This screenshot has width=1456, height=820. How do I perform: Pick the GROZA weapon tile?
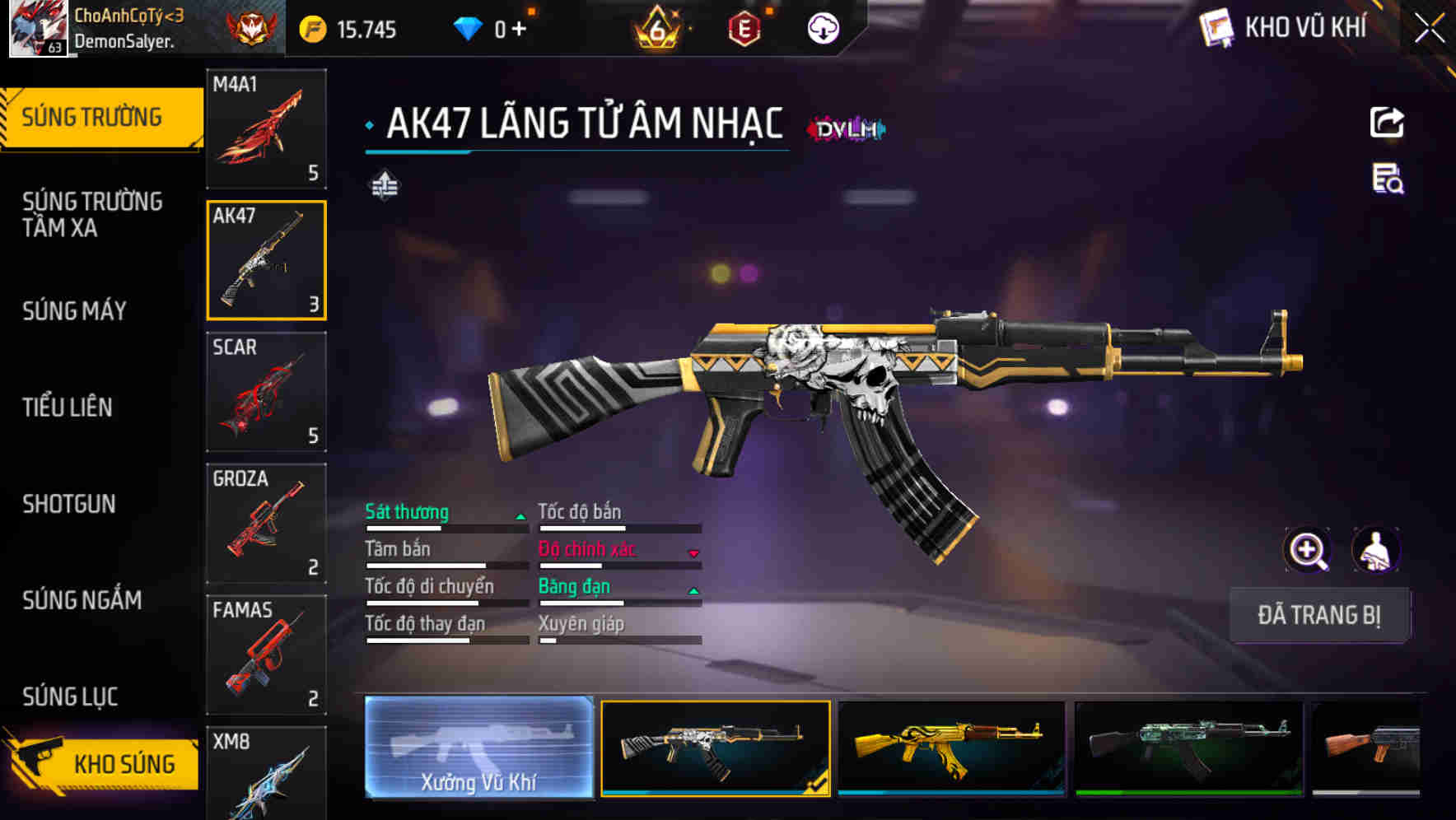coord(266,524)
